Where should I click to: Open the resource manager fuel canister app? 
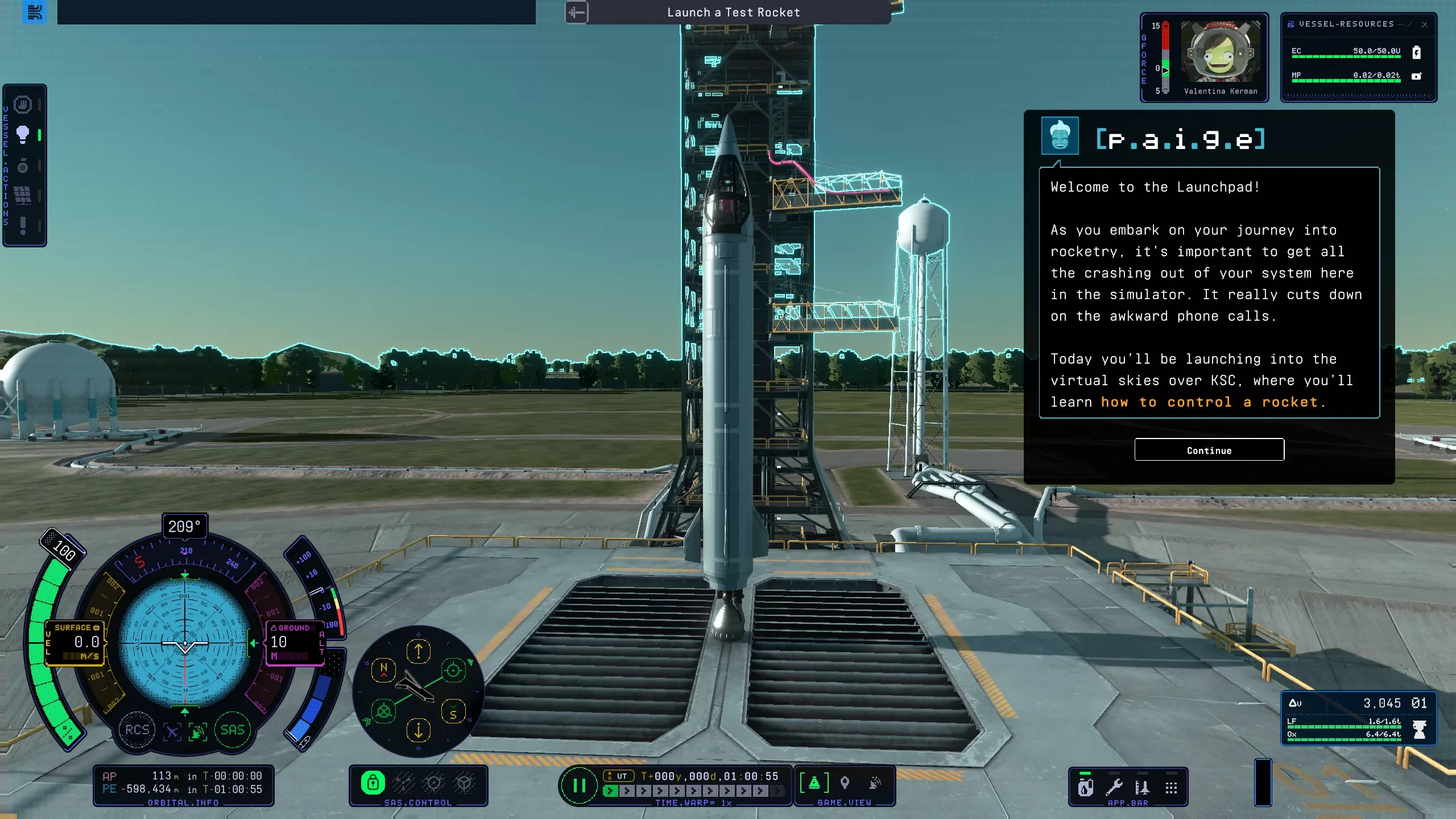tap(1085, 788)
